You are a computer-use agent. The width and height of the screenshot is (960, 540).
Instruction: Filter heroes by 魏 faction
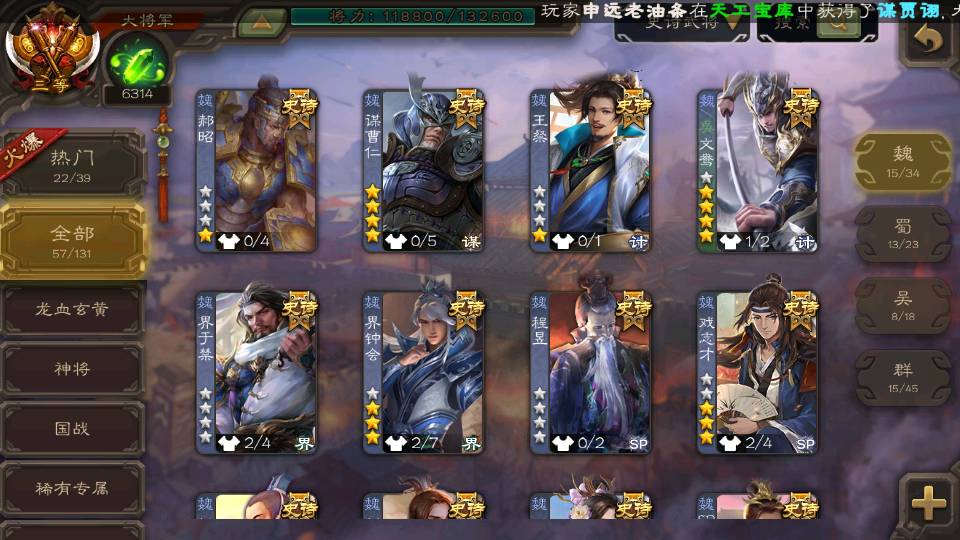coord(903,161)
